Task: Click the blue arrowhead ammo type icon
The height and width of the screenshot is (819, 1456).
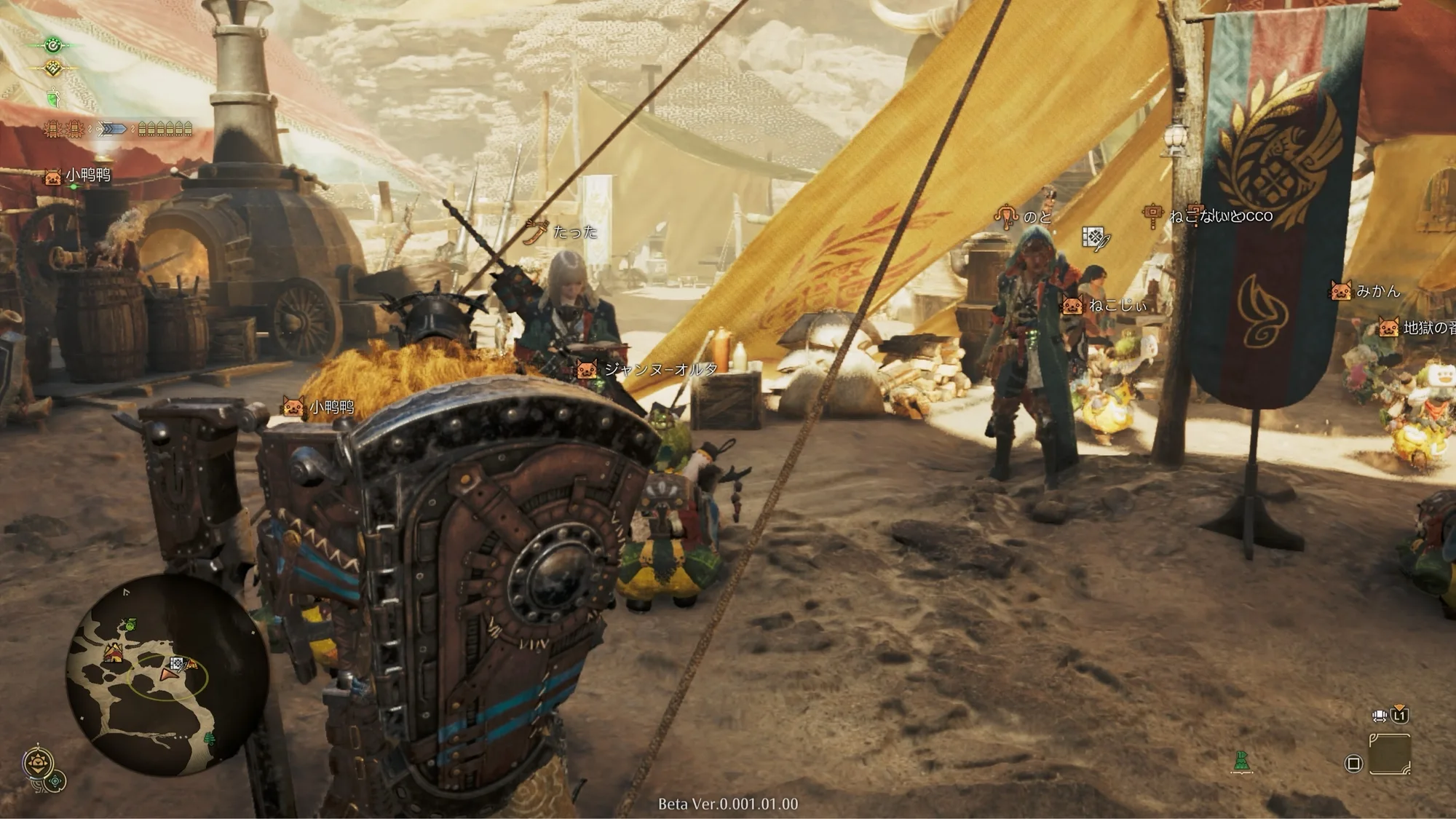Action: tap(111, 130)
